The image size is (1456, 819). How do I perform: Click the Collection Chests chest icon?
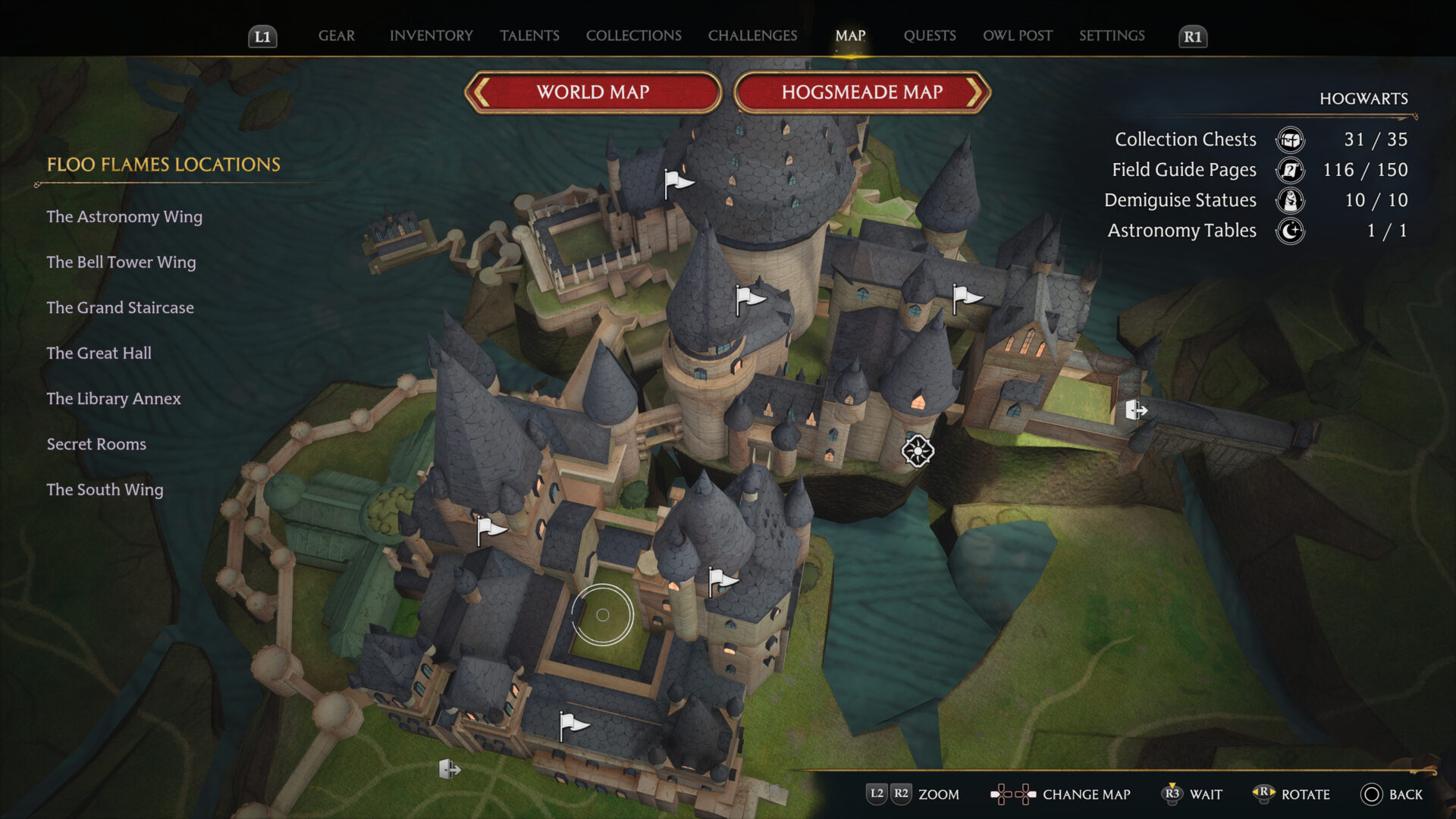1290,140
